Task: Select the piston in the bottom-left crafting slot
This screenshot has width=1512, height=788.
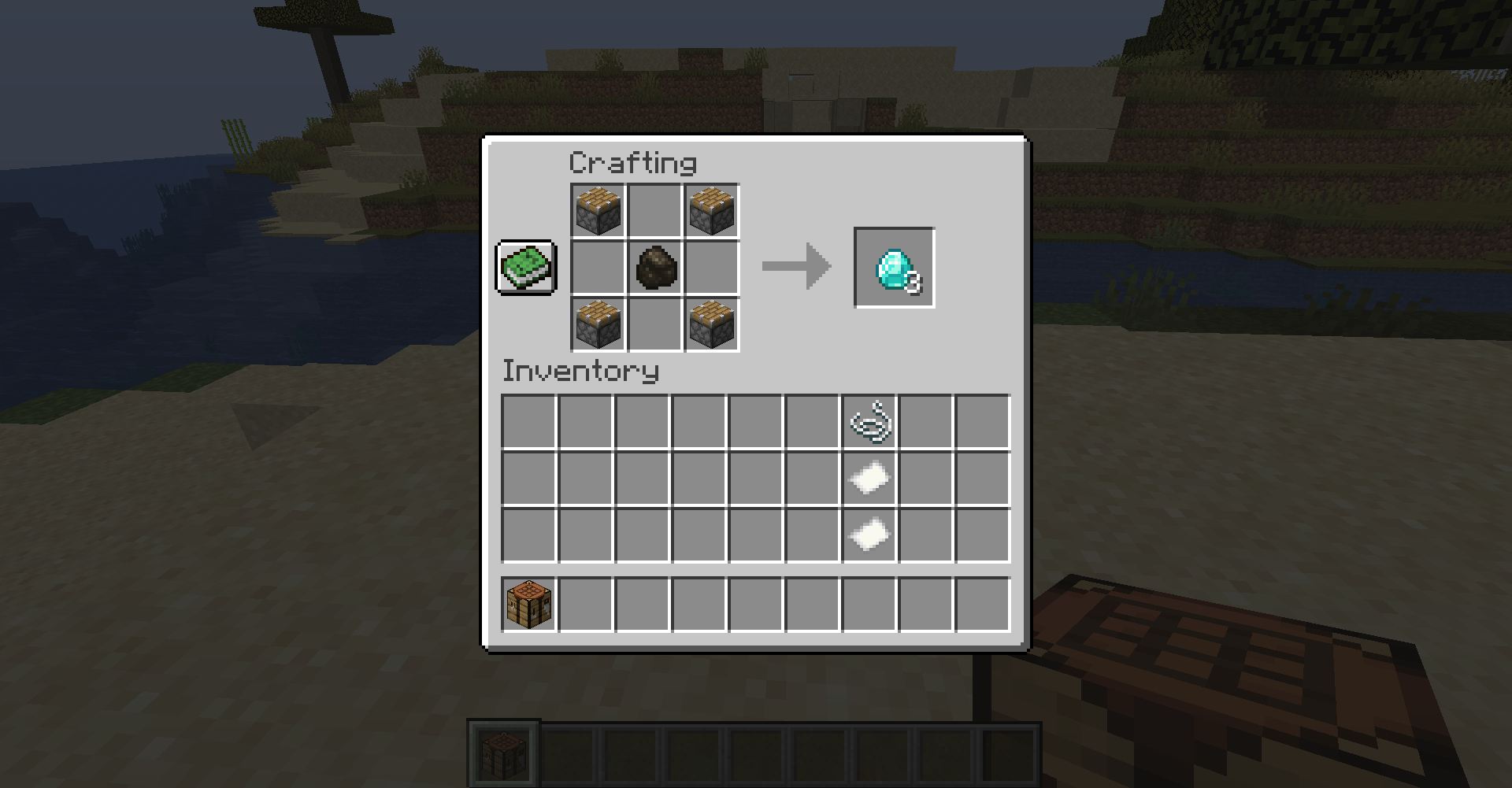Action: tap(596, 325)
